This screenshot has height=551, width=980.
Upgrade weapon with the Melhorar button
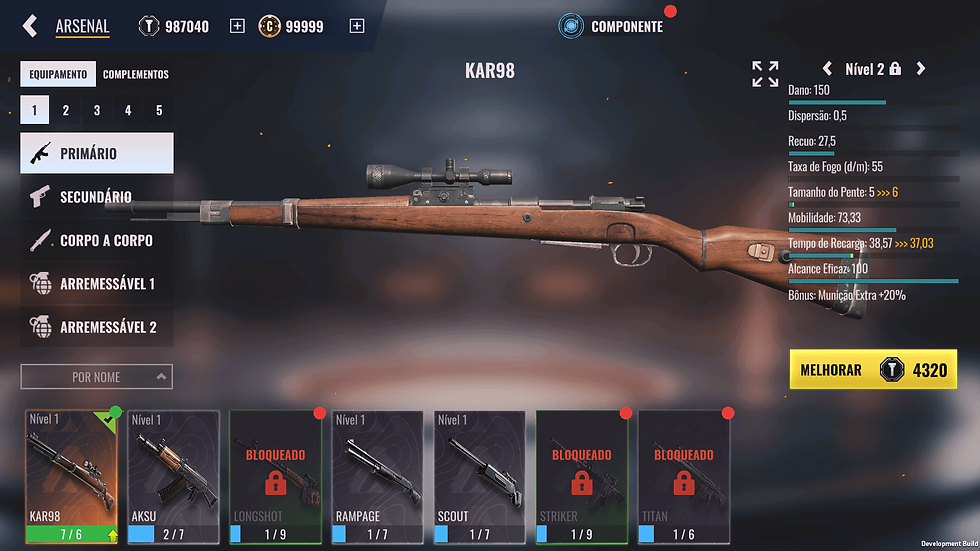click(x=873, y=370)
